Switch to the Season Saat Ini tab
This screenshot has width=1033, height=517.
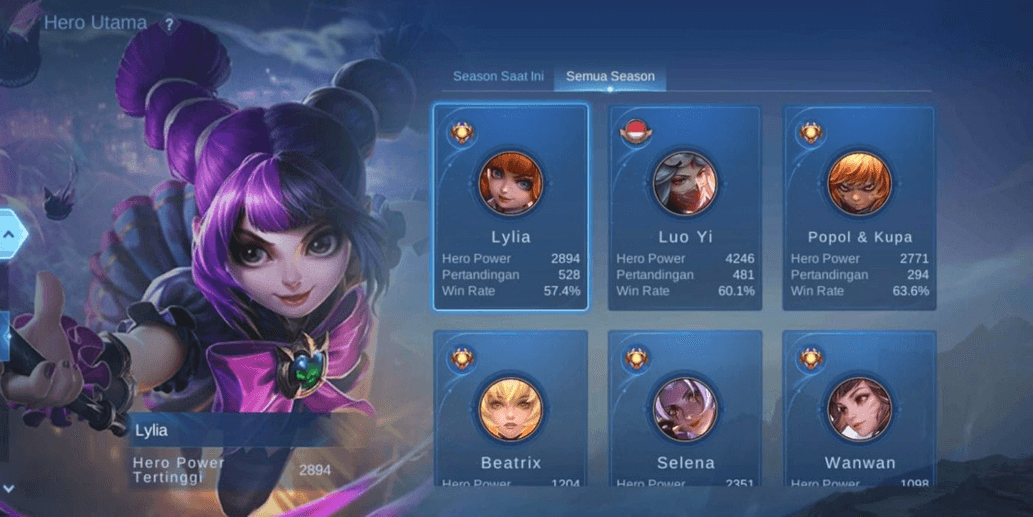click(498, 76)
